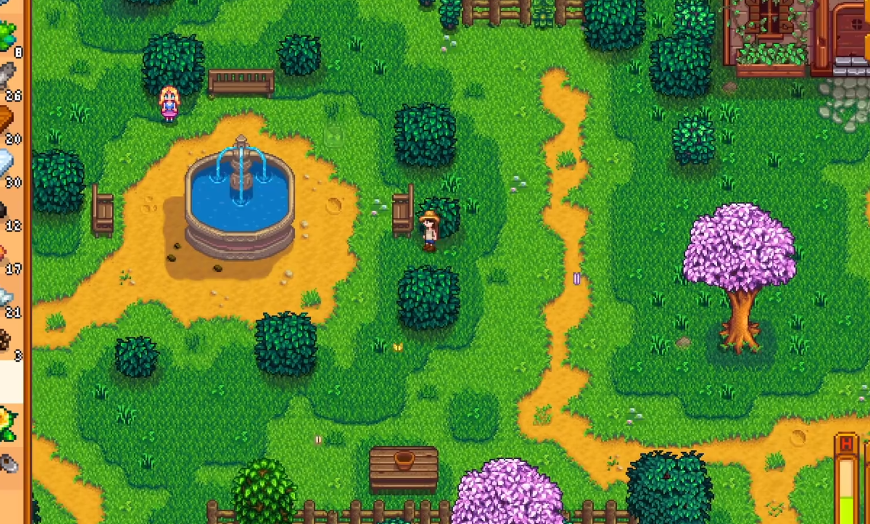Select the green fiber stack of 8
The width and height of the screenshot is (870, 524).
[x=10, y=35]
